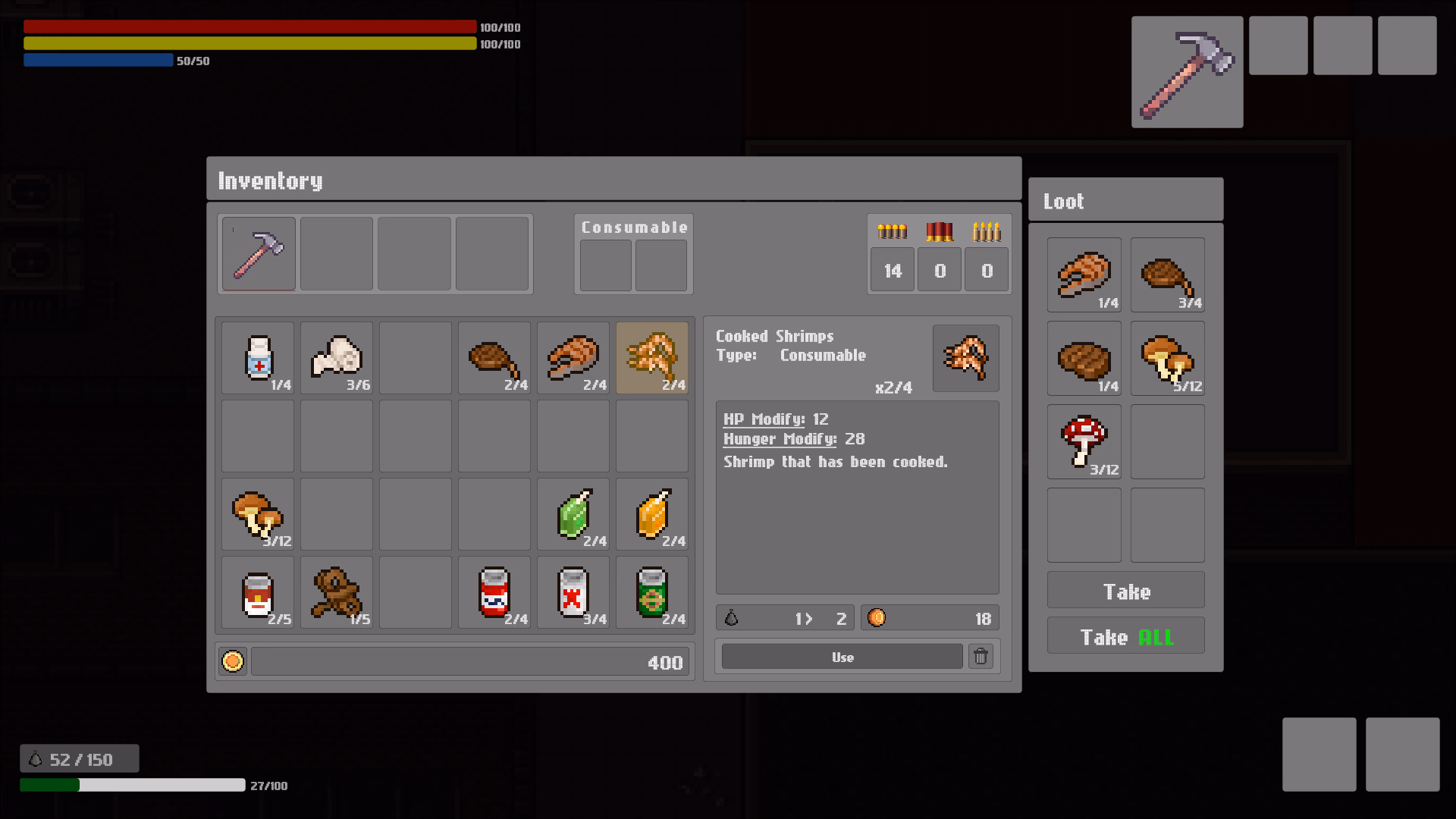The height and width of the screenshot is (819, 1456).
Task: Select the green juice pouch
Action: point(573,515)
